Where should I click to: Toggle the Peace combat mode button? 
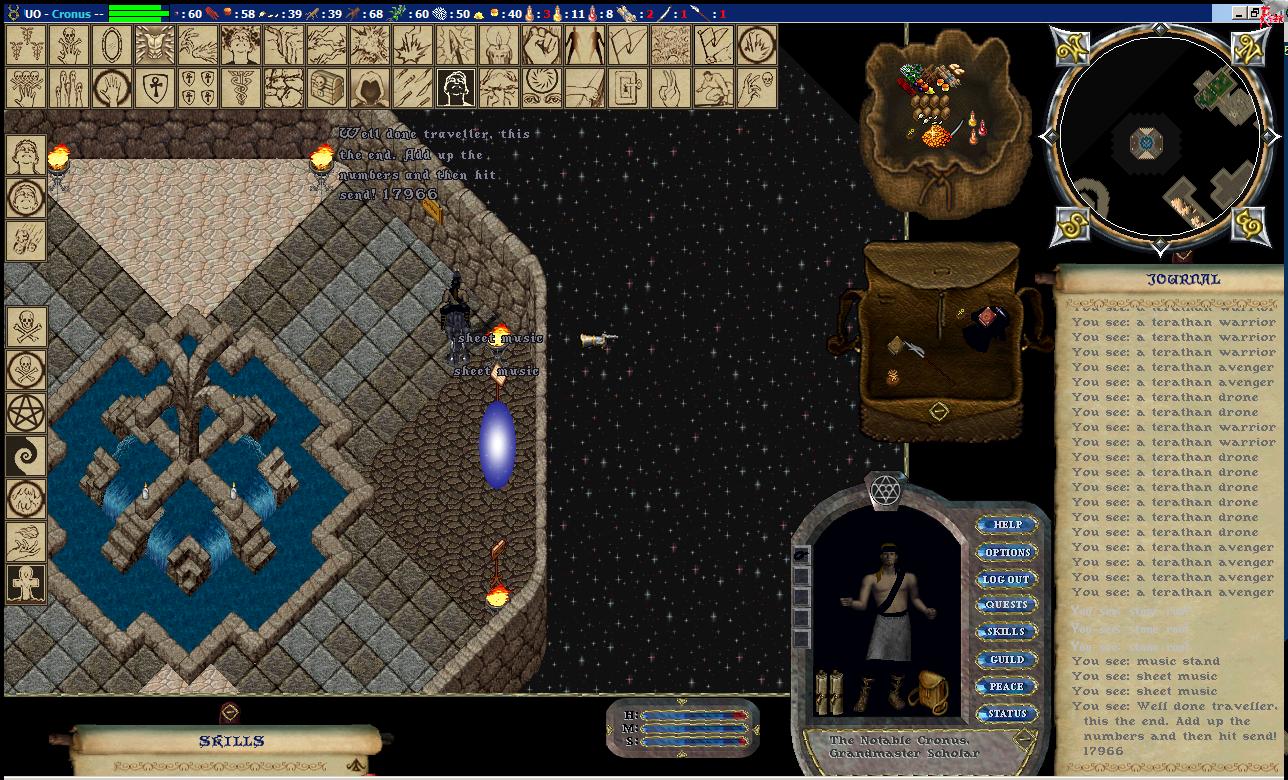(1006, 687)
